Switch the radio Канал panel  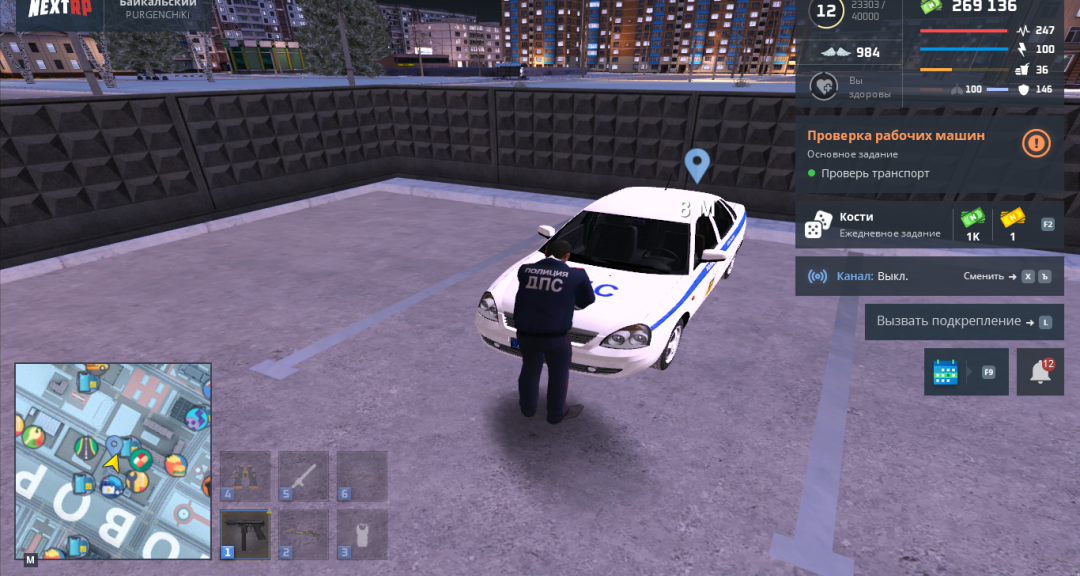(929, 276)
